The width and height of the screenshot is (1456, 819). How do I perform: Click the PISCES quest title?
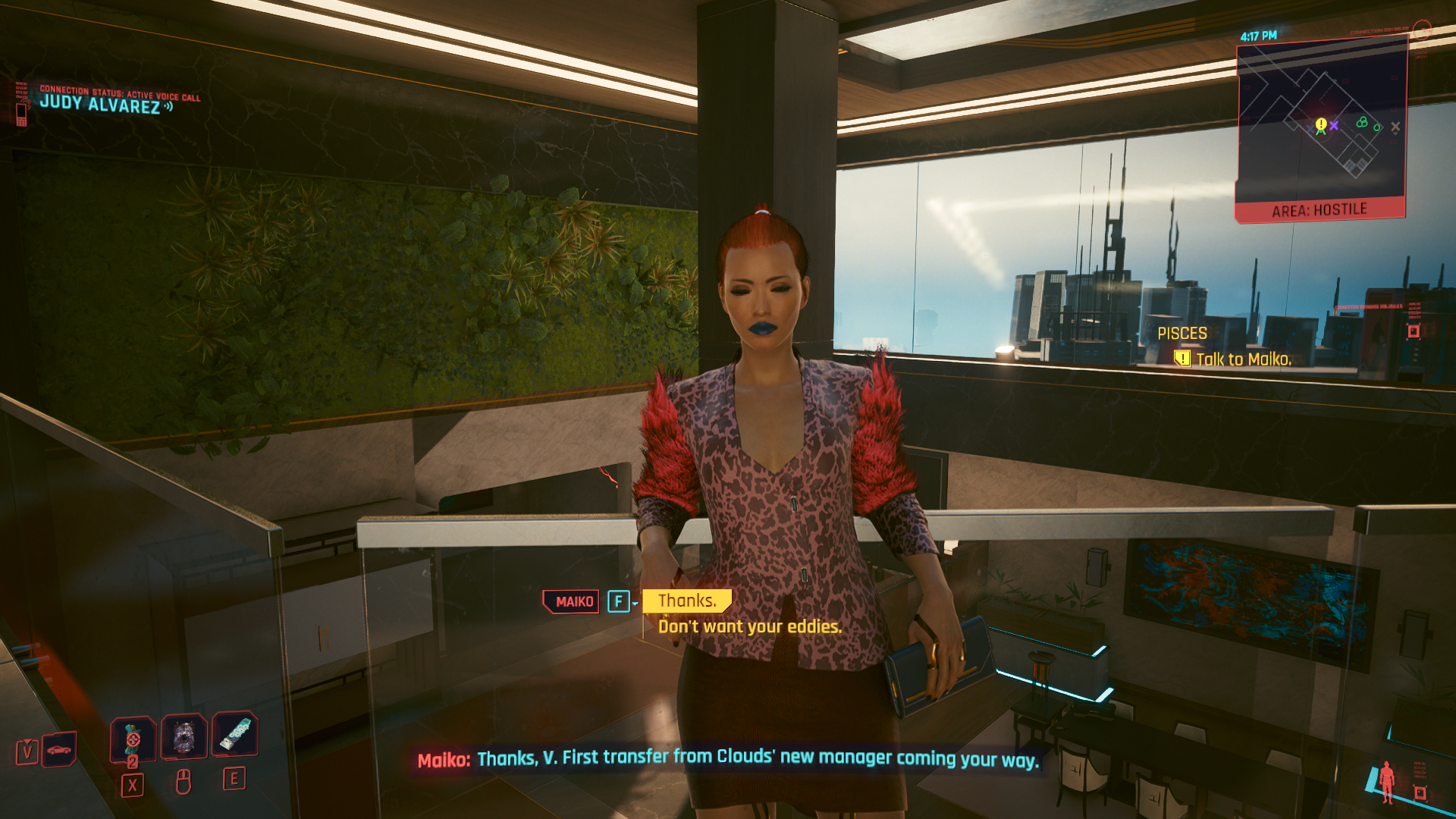point(1182,333)
